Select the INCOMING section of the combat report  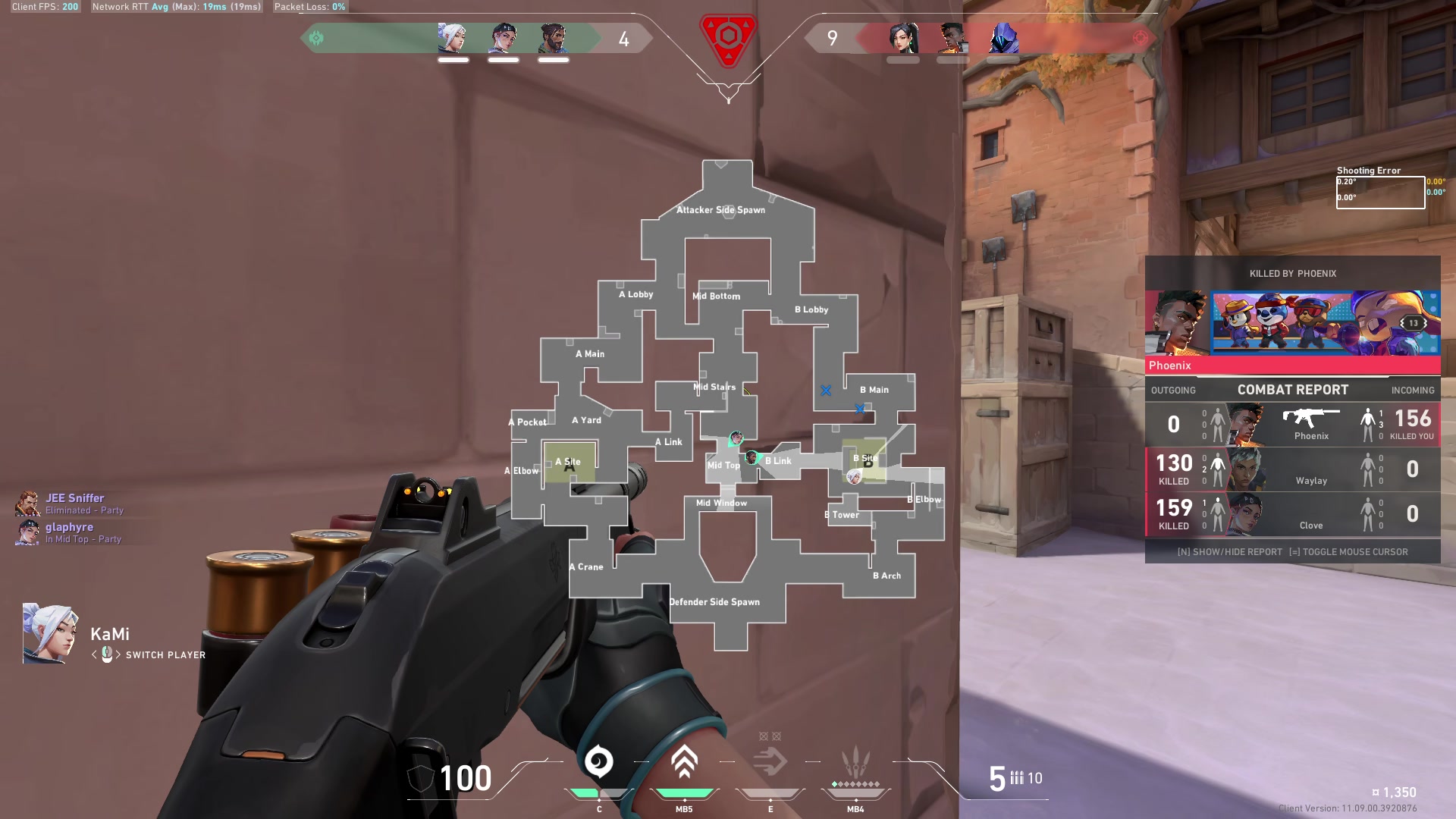[1414, 390]
